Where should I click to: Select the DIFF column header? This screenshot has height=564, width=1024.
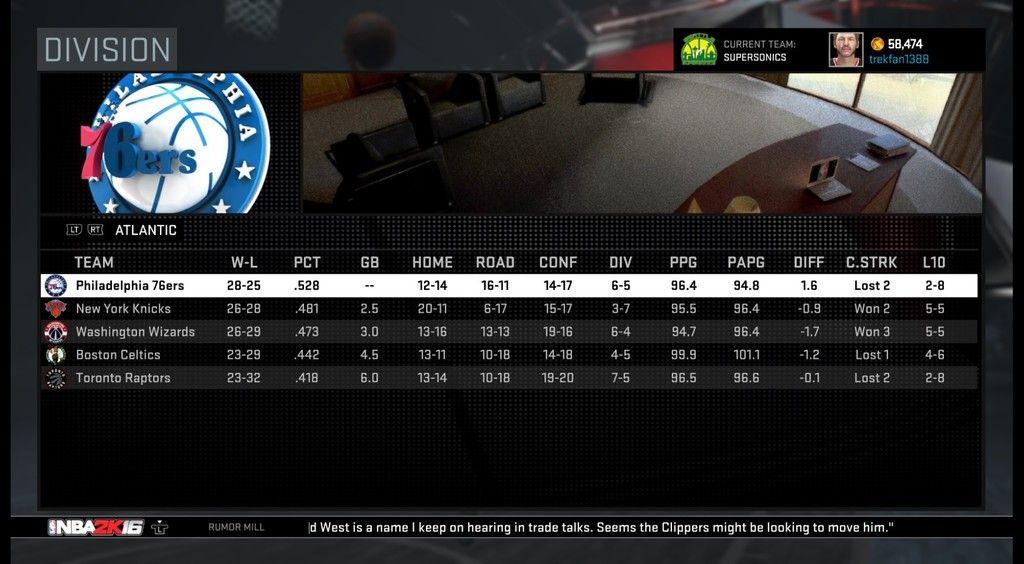[808, 263]
